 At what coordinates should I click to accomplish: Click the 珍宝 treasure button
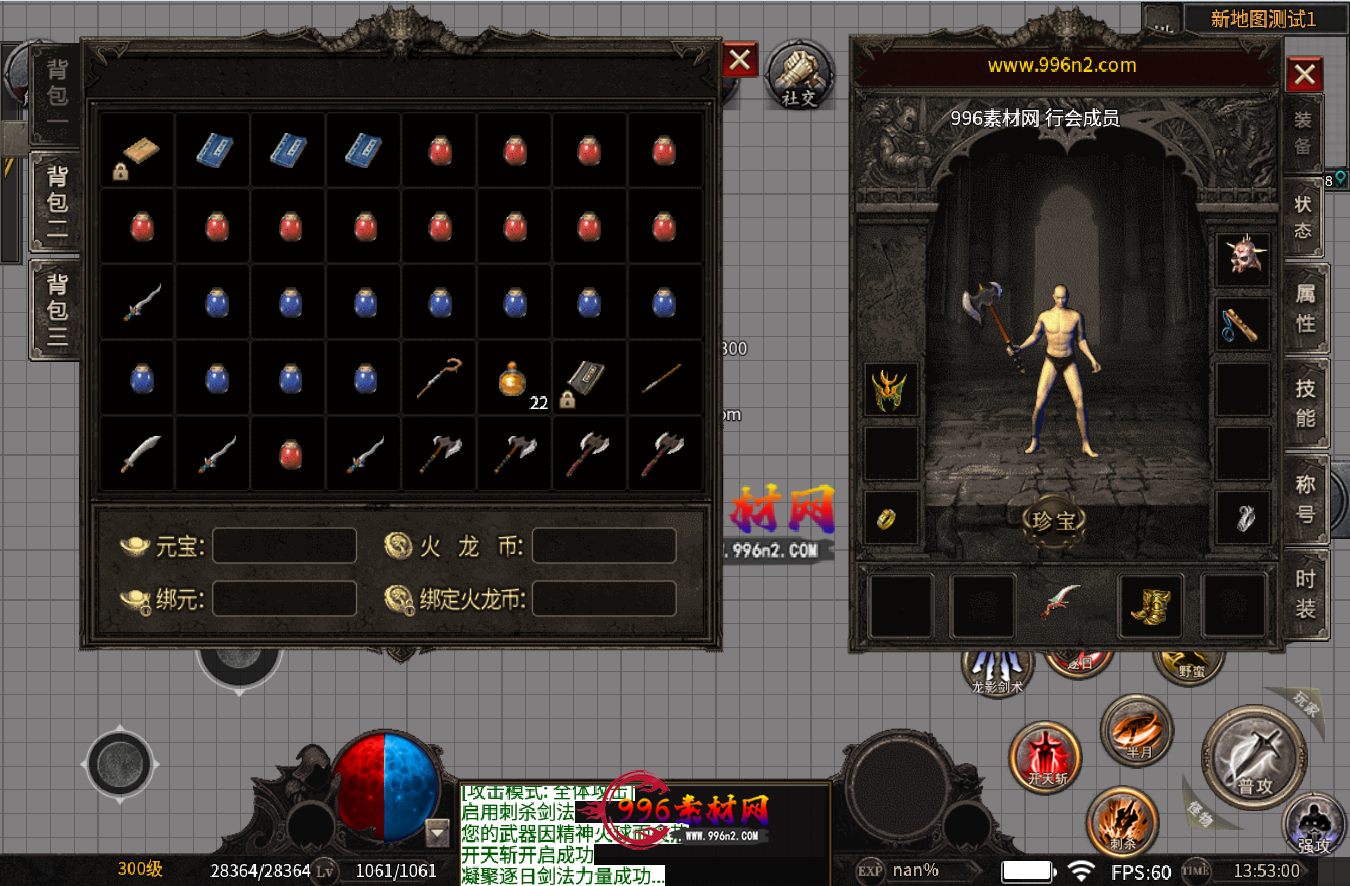(x=1054, y=520)
